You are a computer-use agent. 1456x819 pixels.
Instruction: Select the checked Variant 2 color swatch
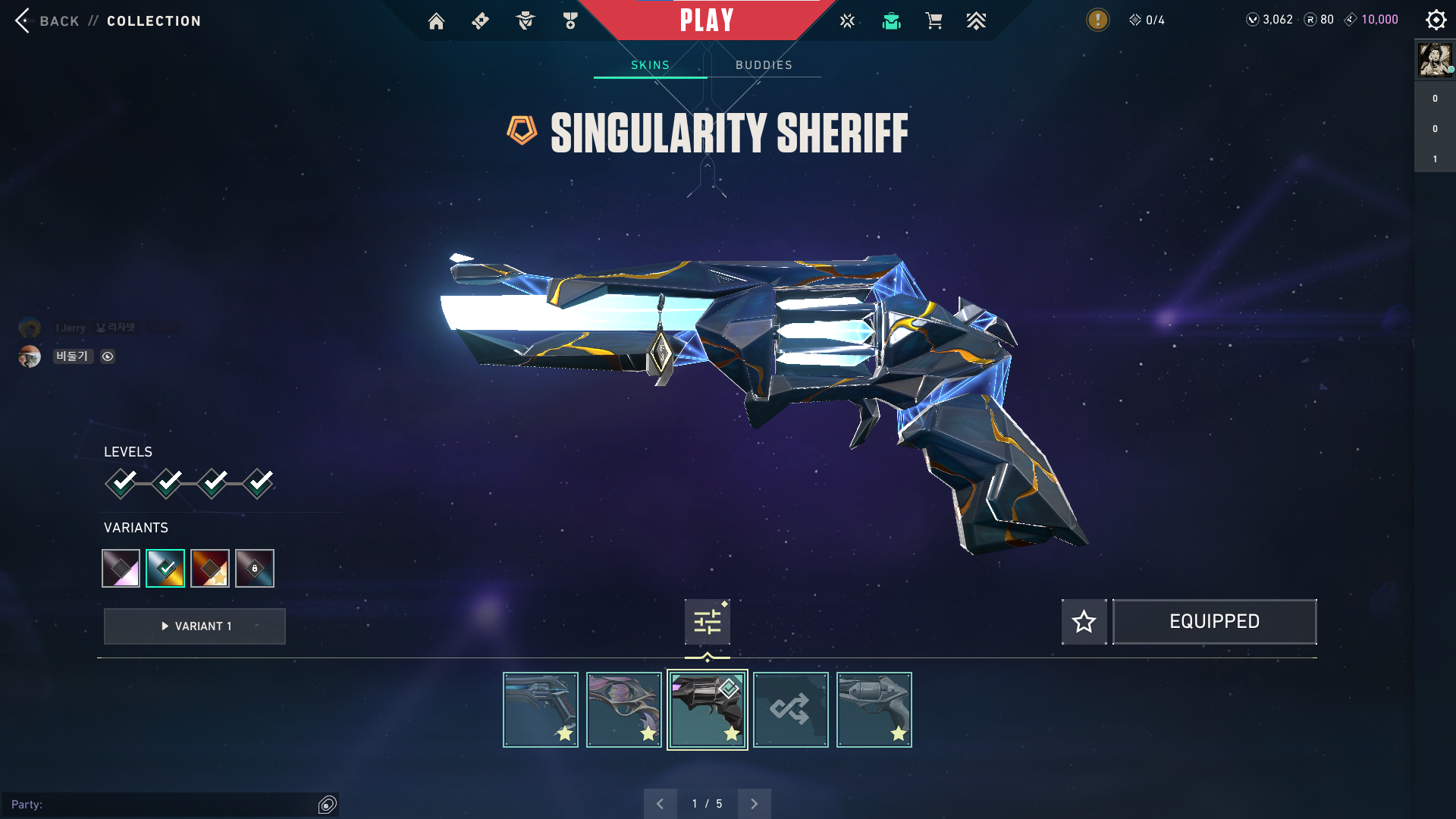pos(165,568)
